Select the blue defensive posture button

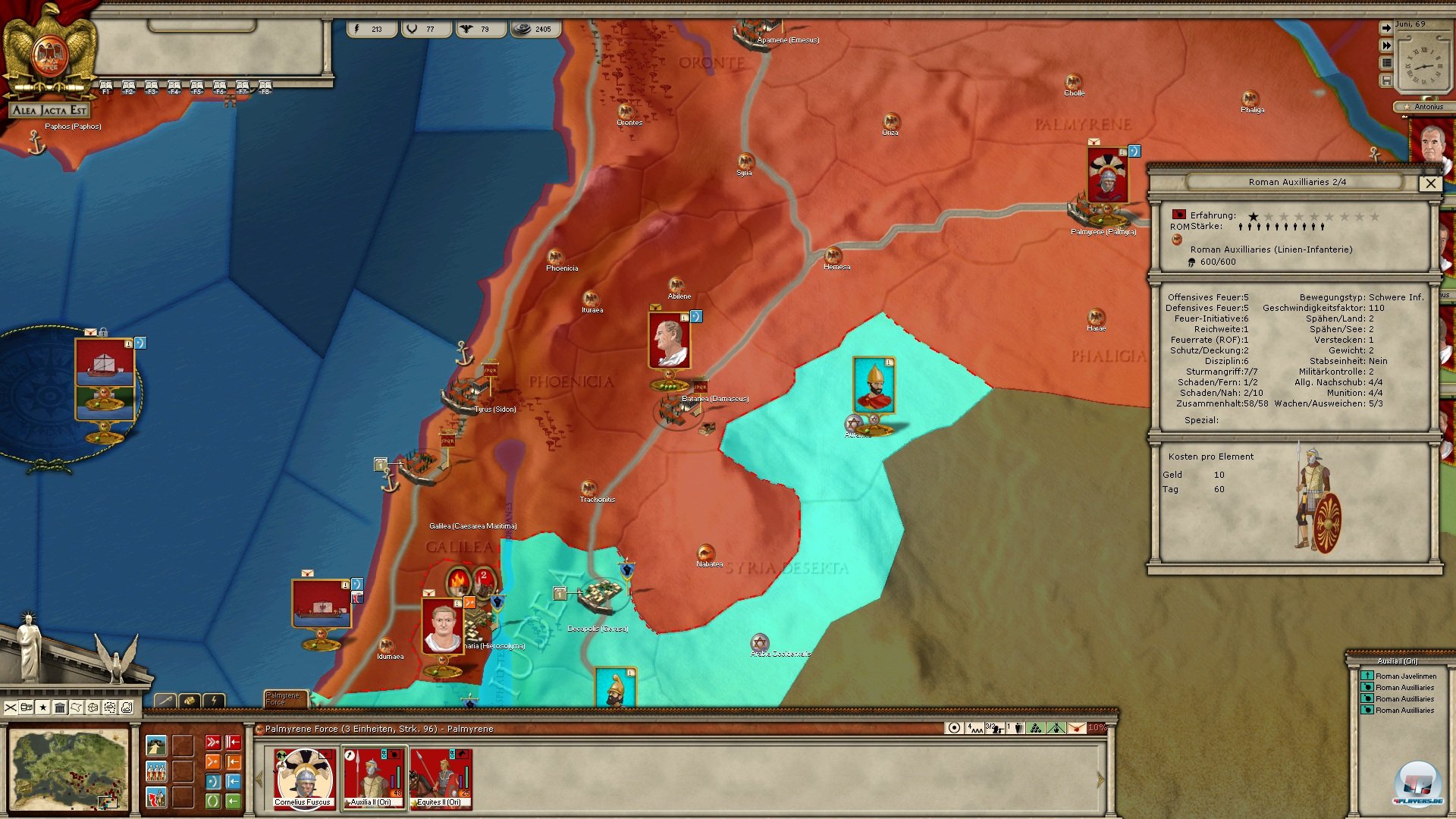click(213, 781)
